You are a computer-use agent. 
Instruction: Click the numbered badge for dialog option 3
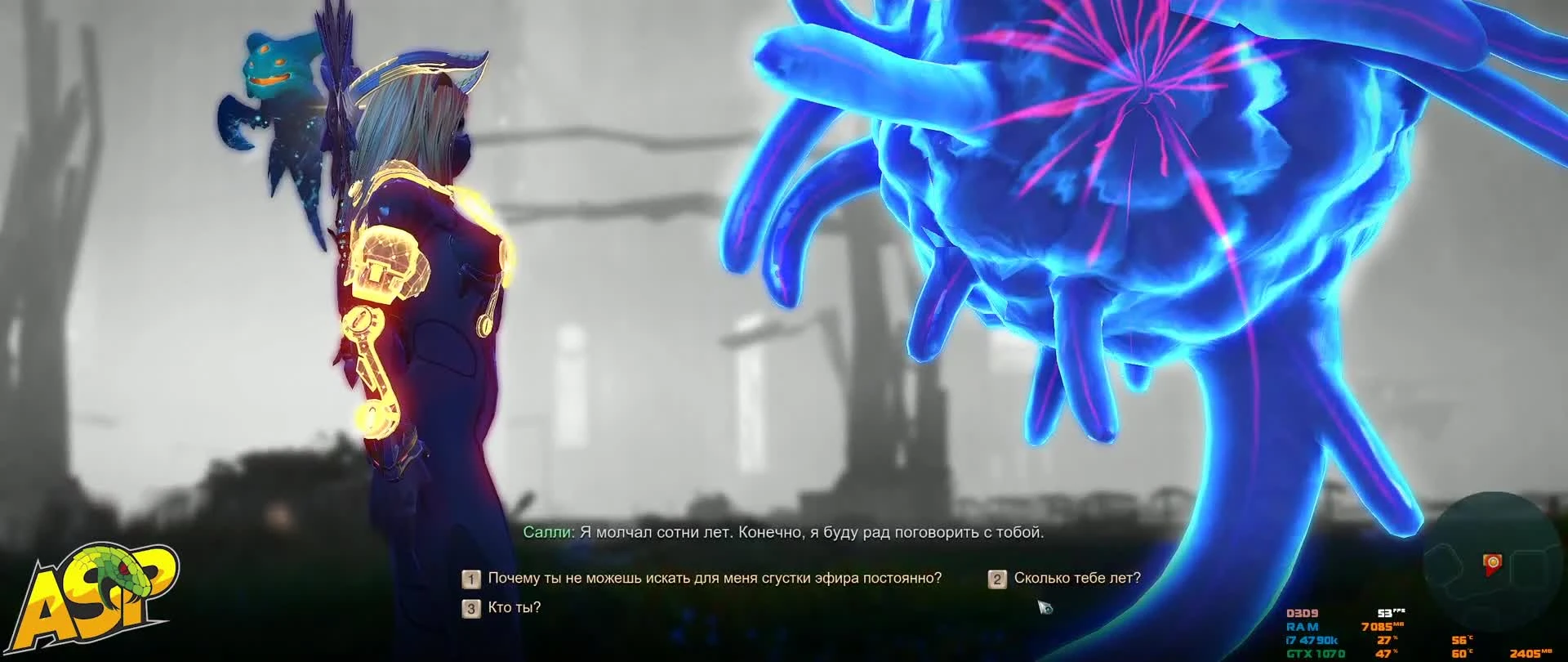(470, 607)
